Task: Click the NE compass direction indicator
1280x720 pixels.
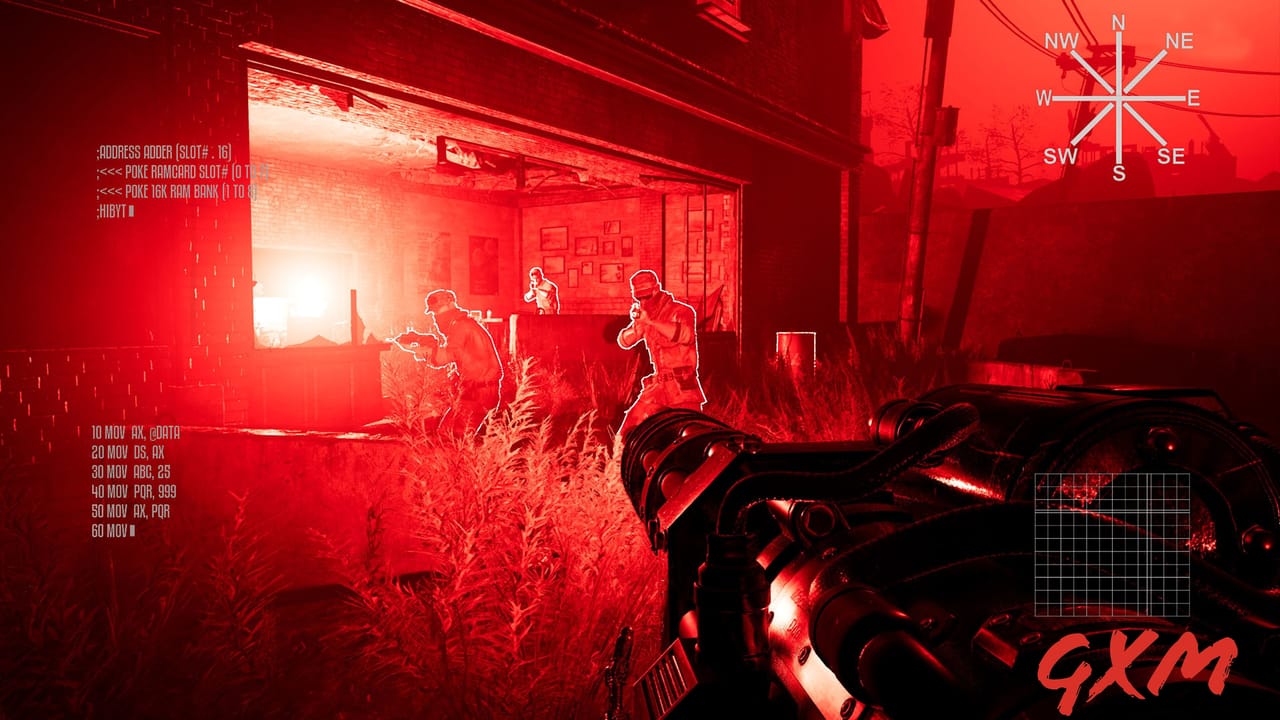Action: [1177, 41]
